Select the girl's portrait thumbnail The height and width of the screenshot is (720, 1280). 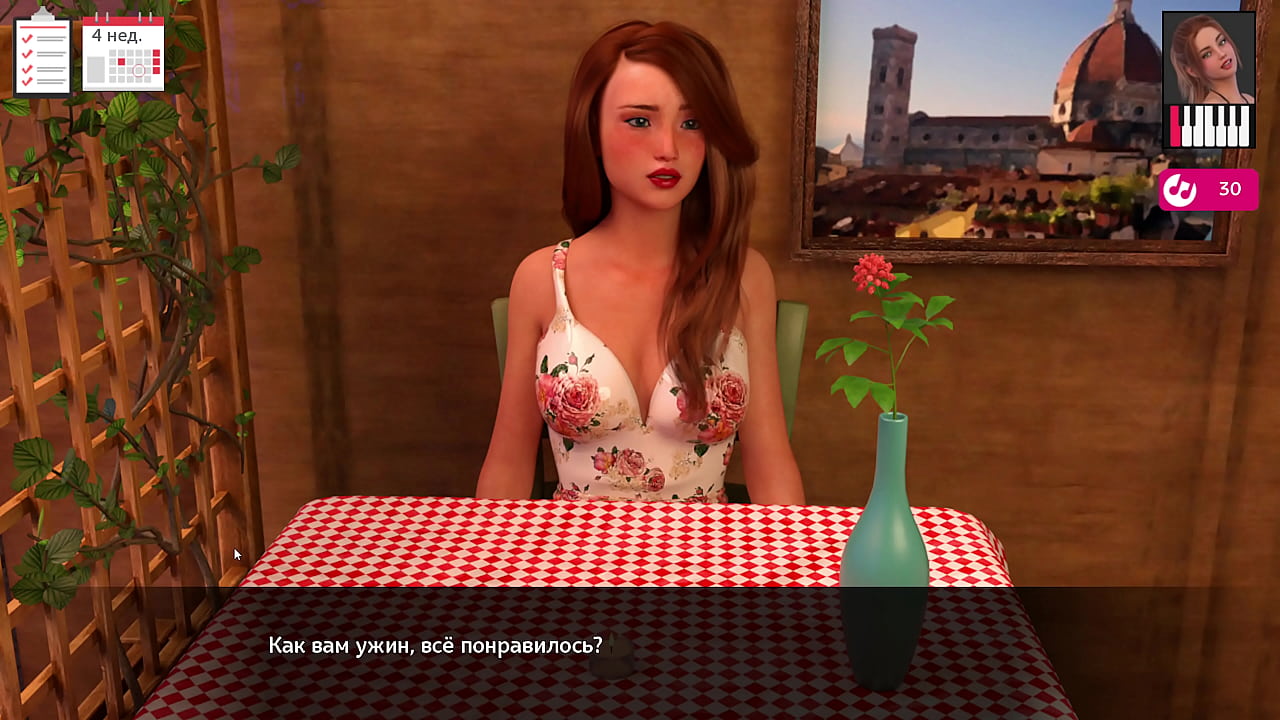pos(1208,58)
